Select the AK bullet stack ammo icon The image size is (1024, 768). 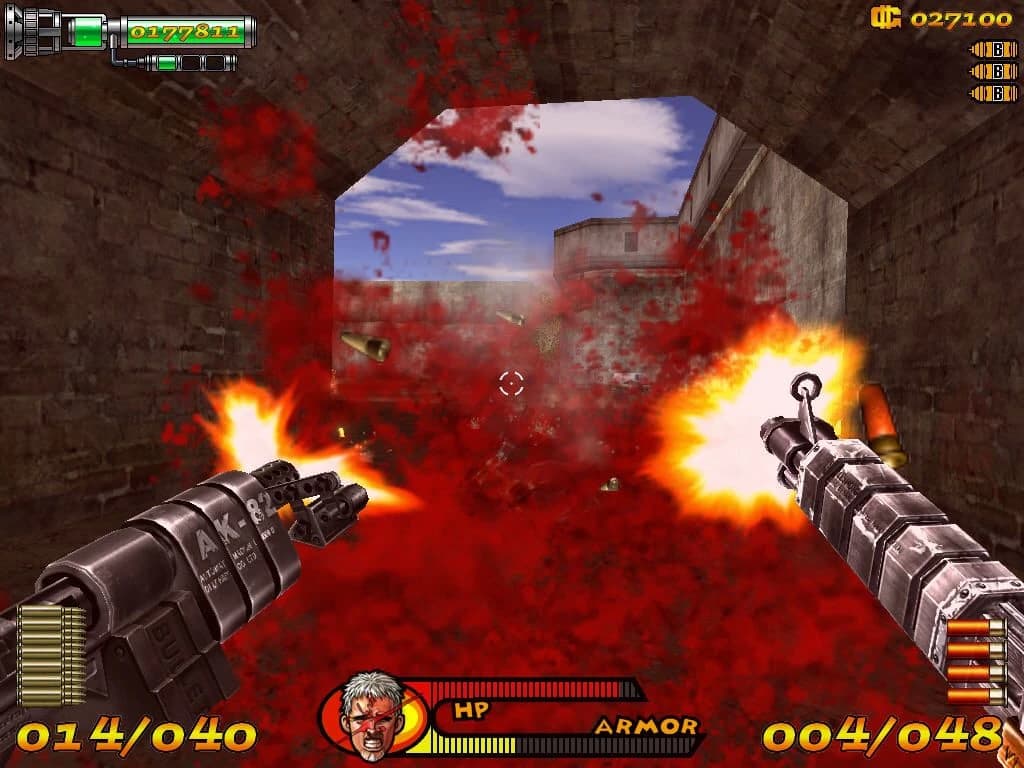tap(53, 656)
